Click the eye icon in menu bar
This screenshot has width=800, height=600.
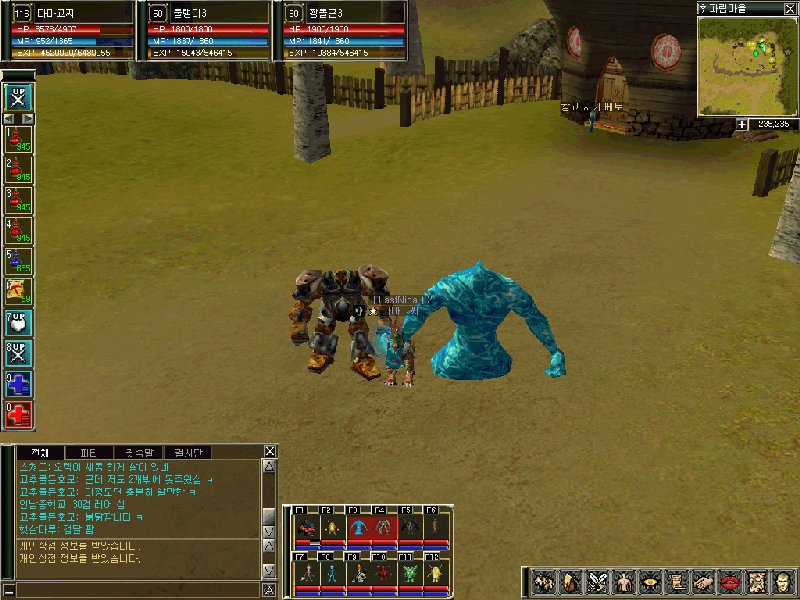tap(649, 582)
